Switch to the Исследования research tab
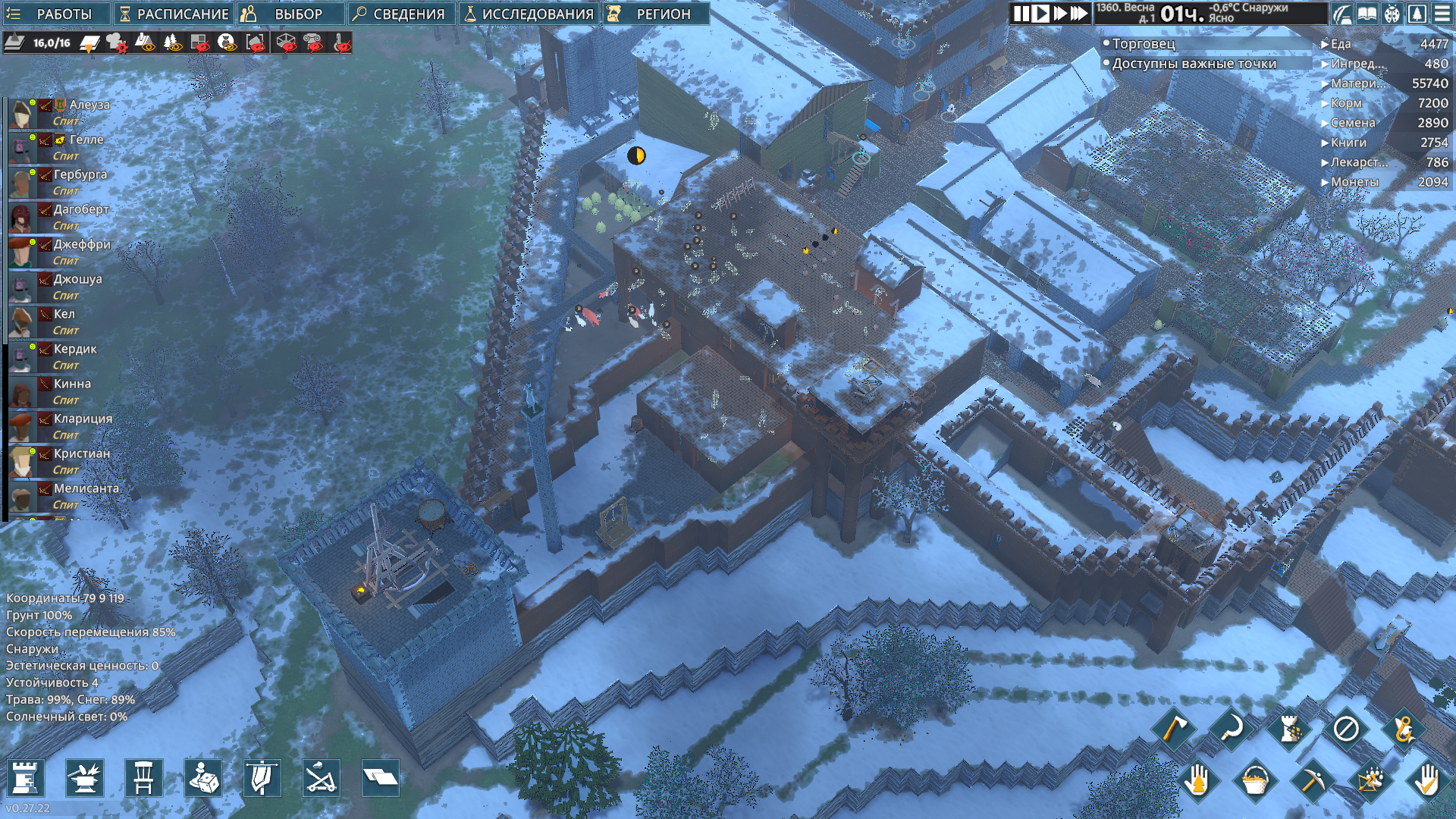Screen dimensions: 1456x819 [529, 14]
